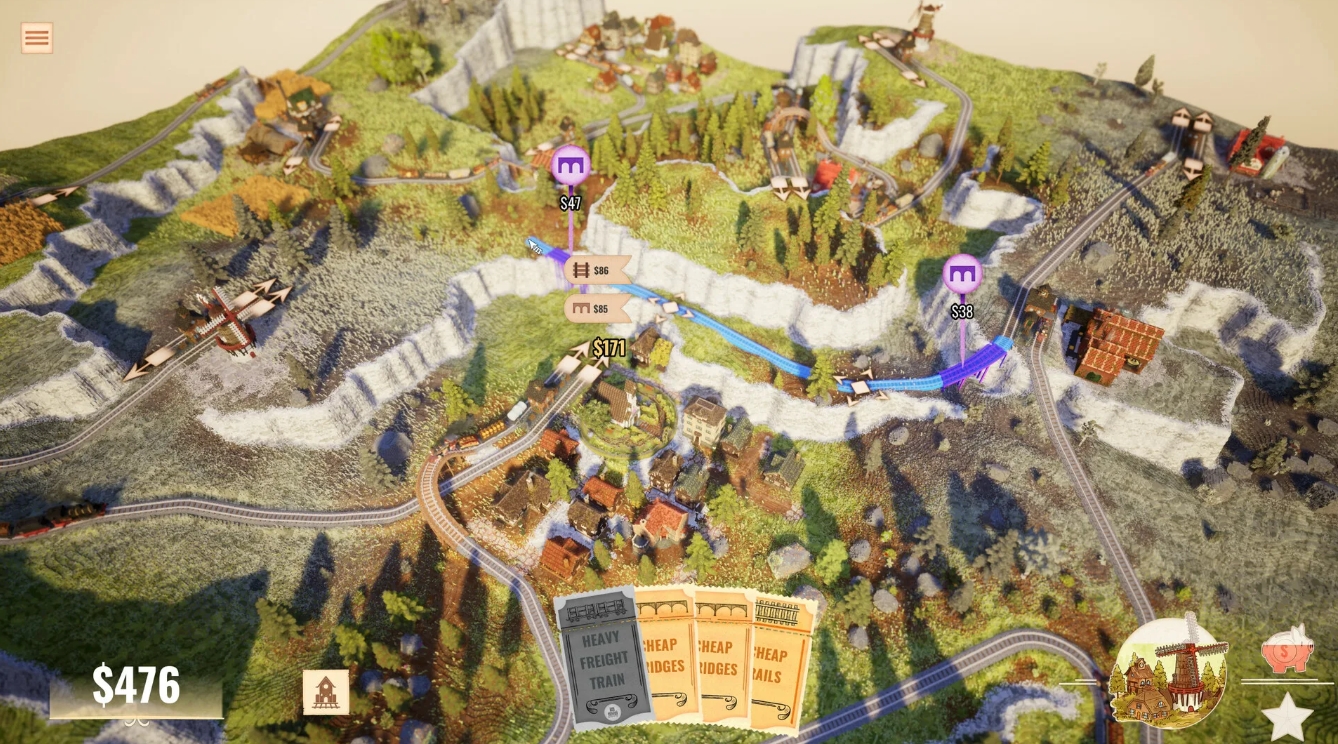Image resolution: width=1338 pixels, height=744 pixels.
Task: Select the white star icon
Action: (x=1287, y=717)
